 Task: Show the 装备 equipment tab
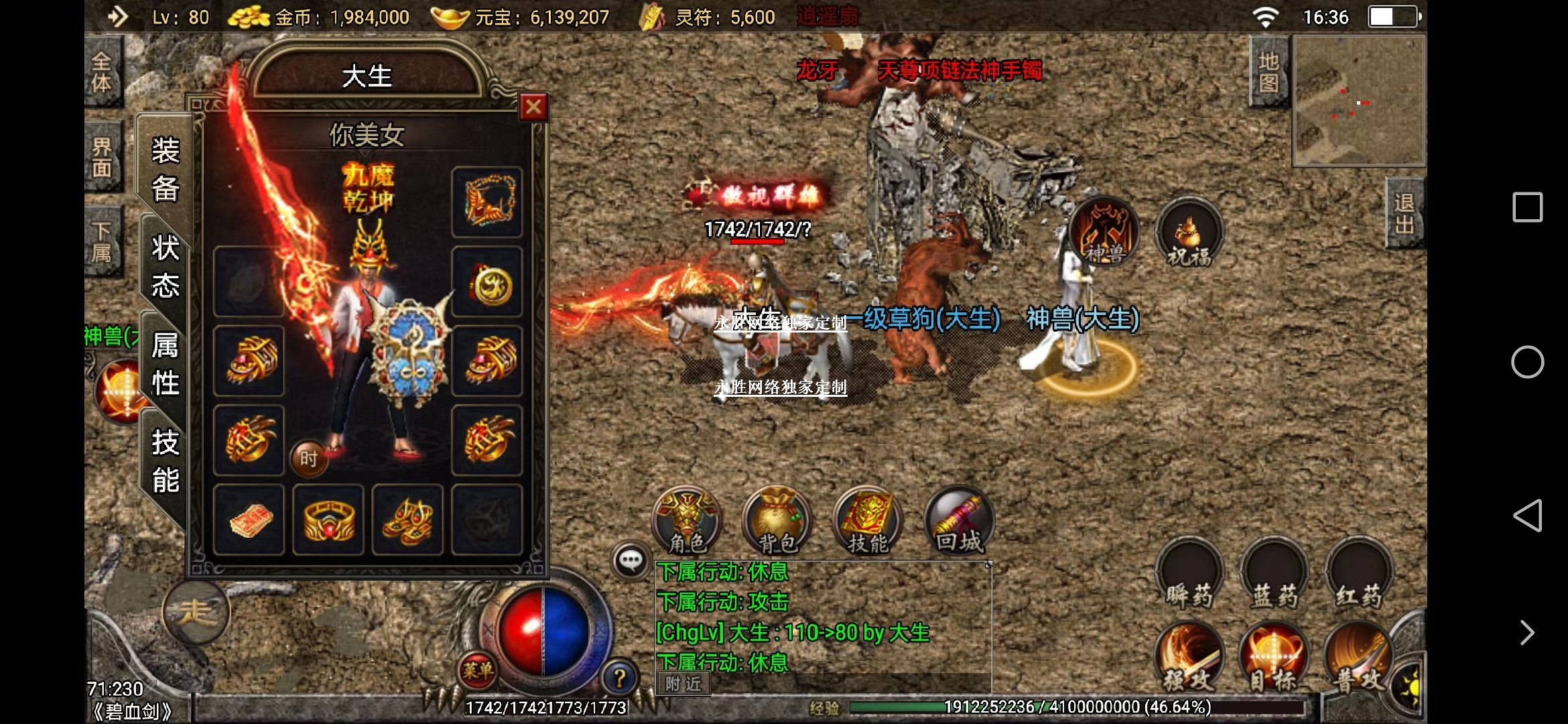165,169
